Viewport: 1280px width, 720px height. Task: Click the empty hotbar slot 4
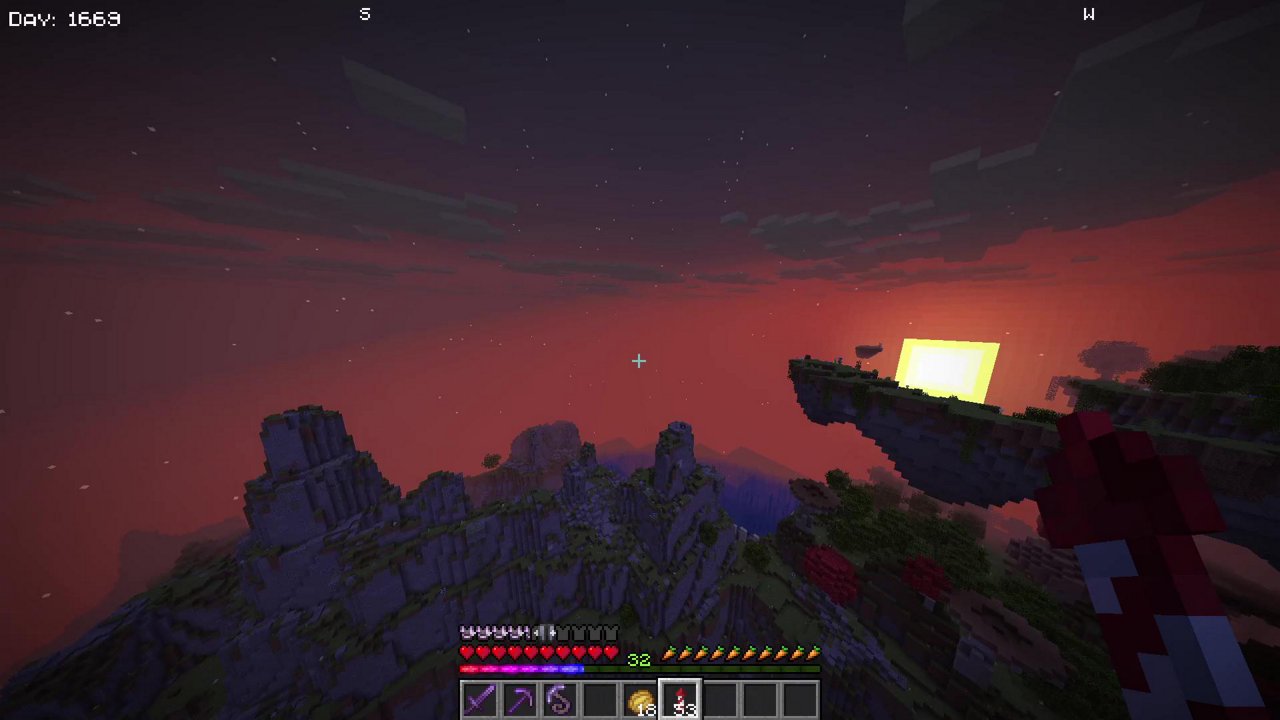click(601, 699)
